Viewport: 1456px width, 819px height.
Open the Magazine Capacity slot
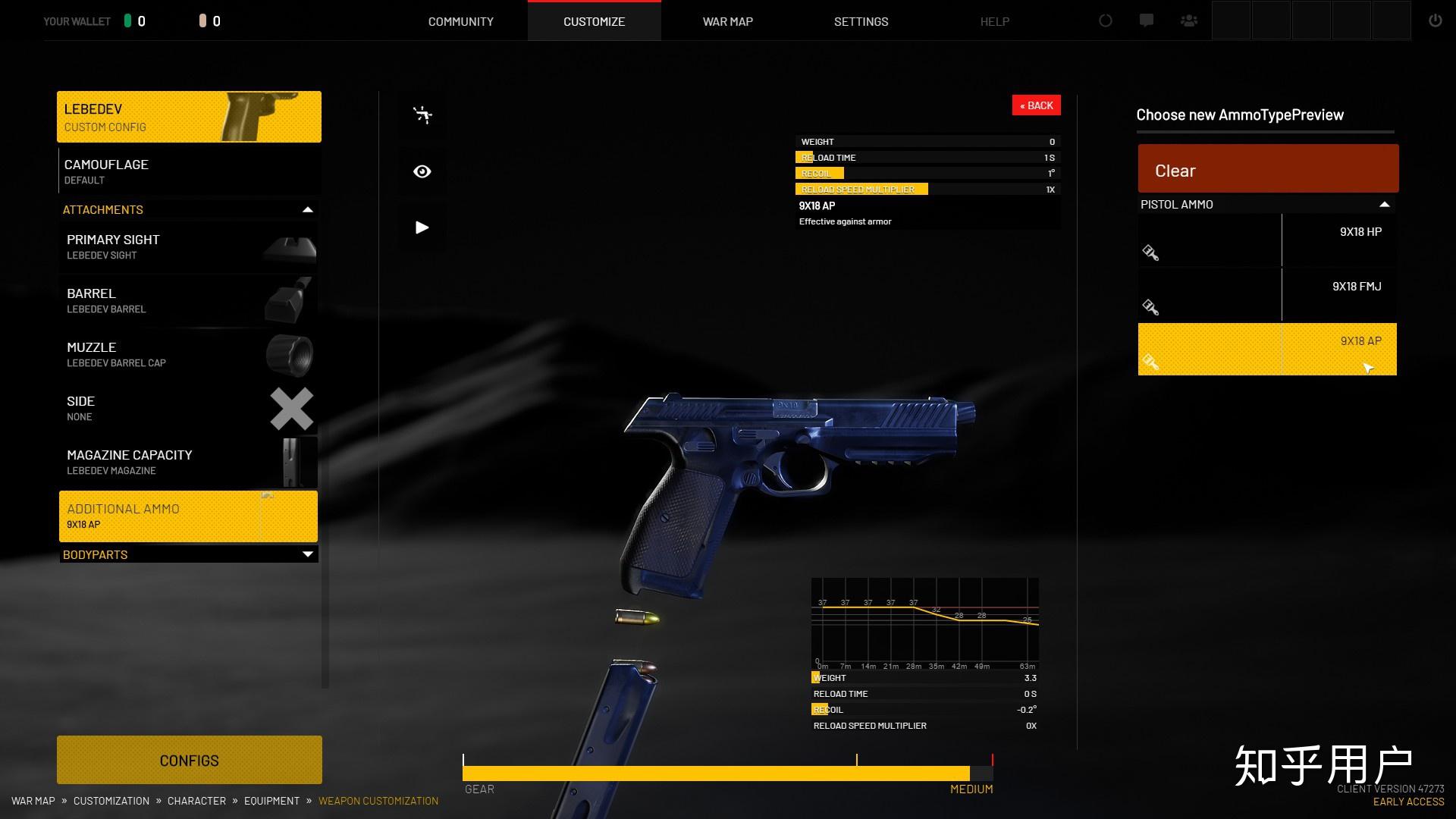[x=188, y=463]
